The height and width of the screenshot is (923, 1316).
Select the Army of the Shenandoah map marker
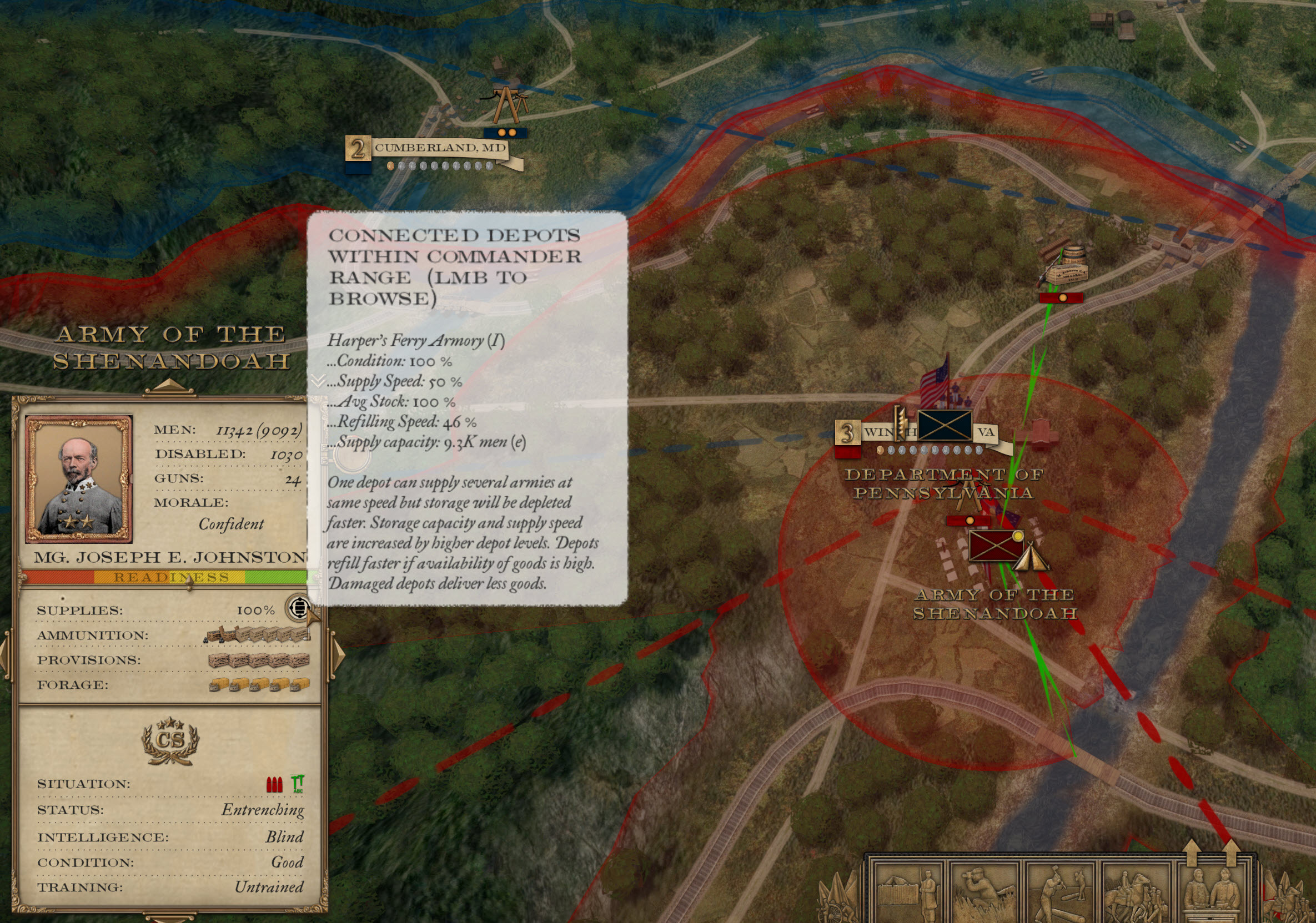click(996, 545)
